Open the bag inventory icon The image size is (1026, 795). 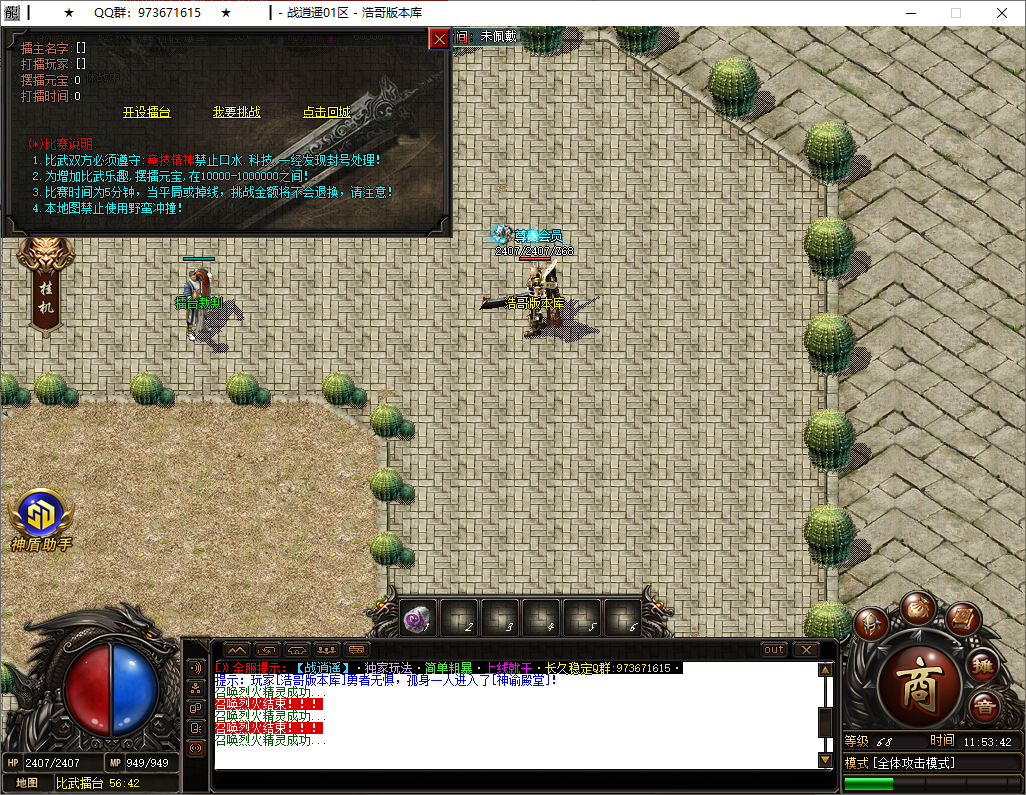[916, 607]
